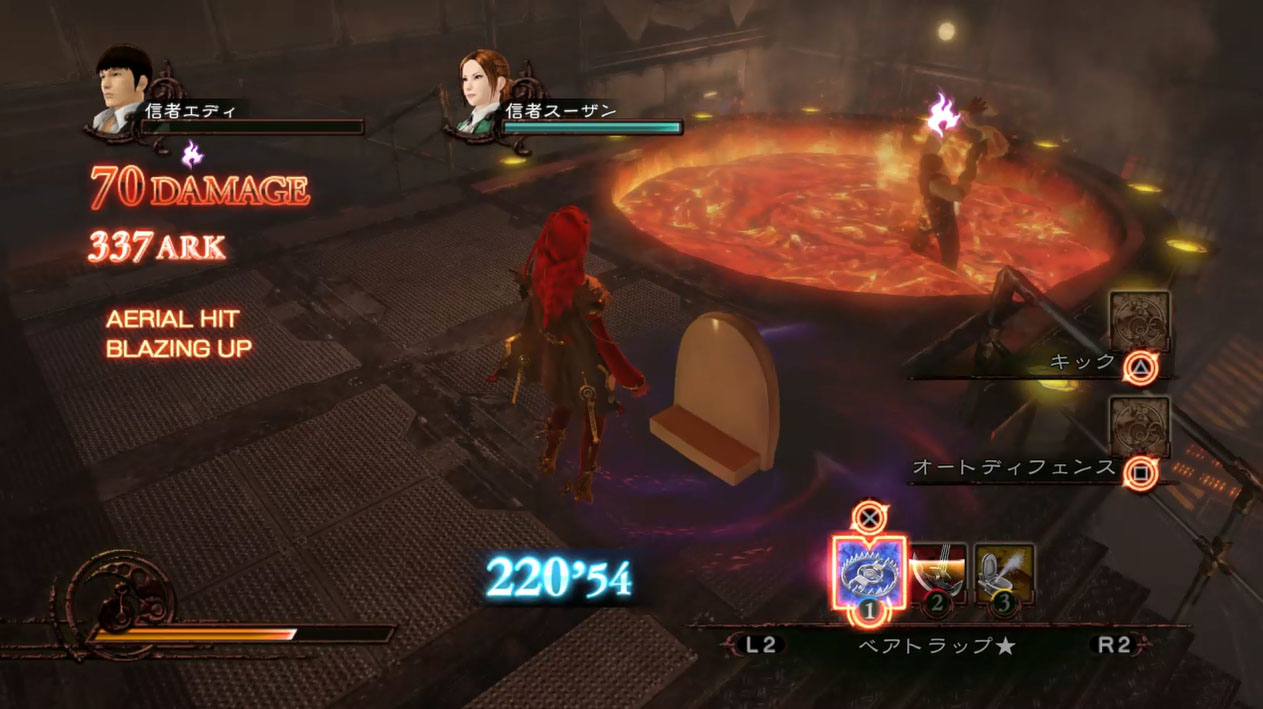Image resolution: width=1263 pixels, height=709 pixels.
Task: Click enemy portrait of 信者エディ
Action: 125,88
